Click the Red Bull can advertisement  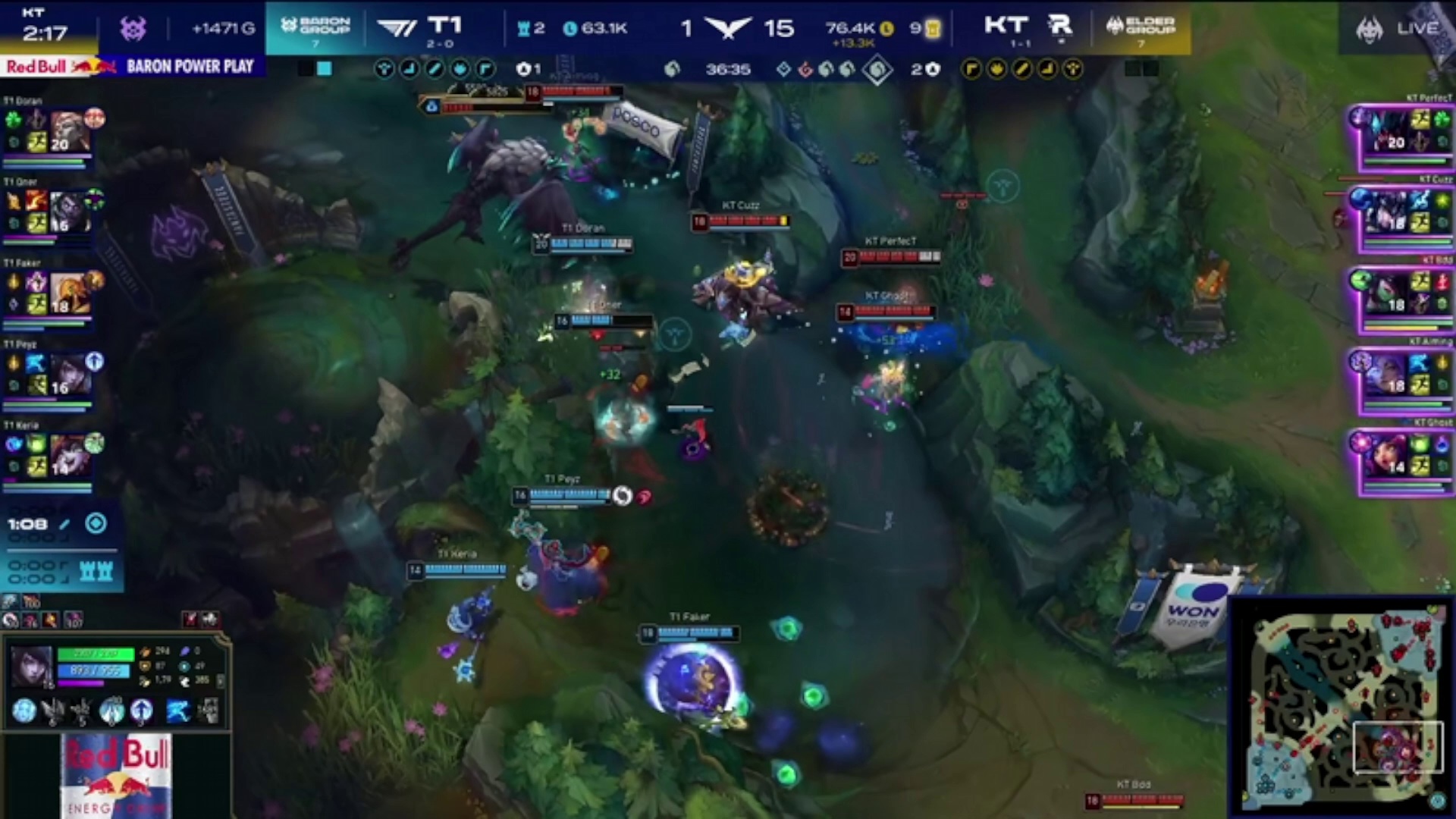coord(116,775)
